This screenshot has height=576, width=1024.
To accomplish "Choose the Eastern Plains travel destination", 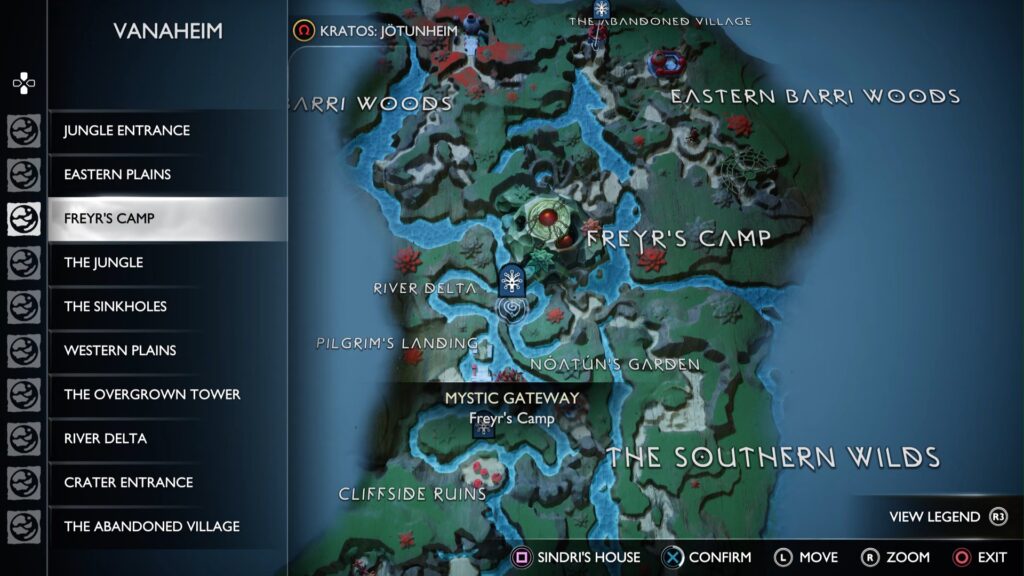I will click(118, 175).
